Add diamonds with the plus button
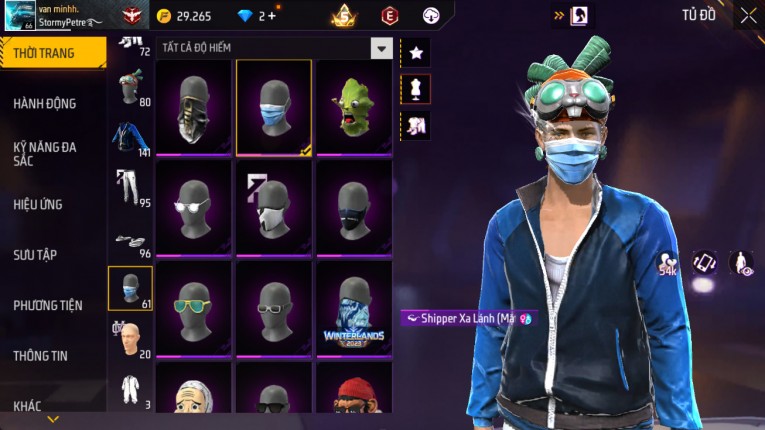 (x=271, y=16)
